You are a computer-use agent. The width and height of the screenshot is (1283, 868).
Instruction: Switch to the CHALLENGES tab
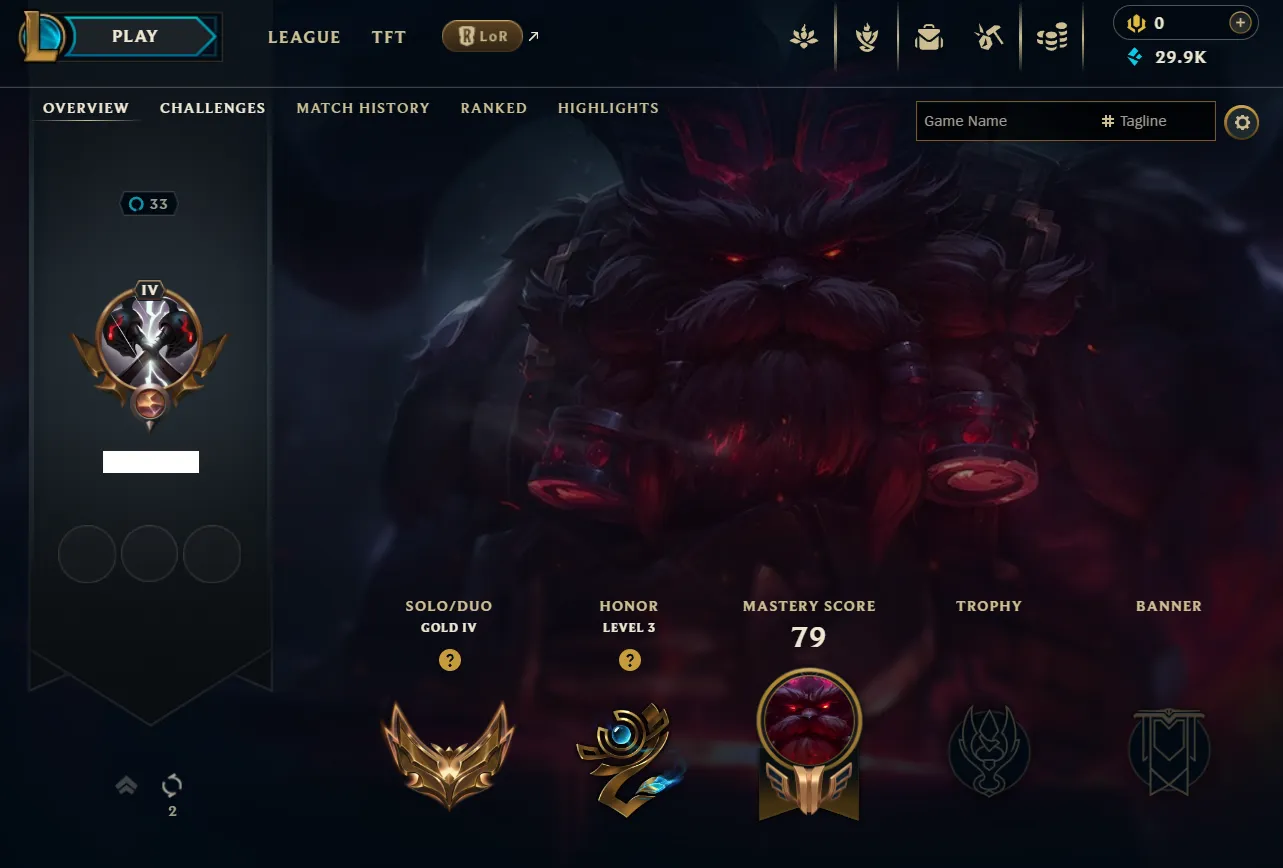point(212,108)
